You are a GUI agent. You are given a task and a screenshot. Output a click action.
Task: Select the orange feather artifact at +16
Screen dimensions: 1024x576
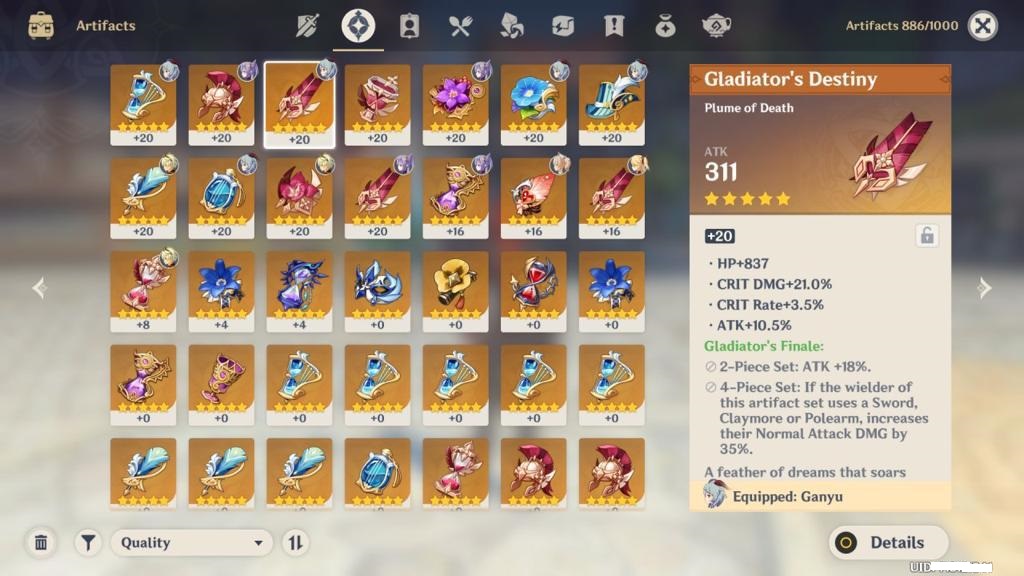533,197
